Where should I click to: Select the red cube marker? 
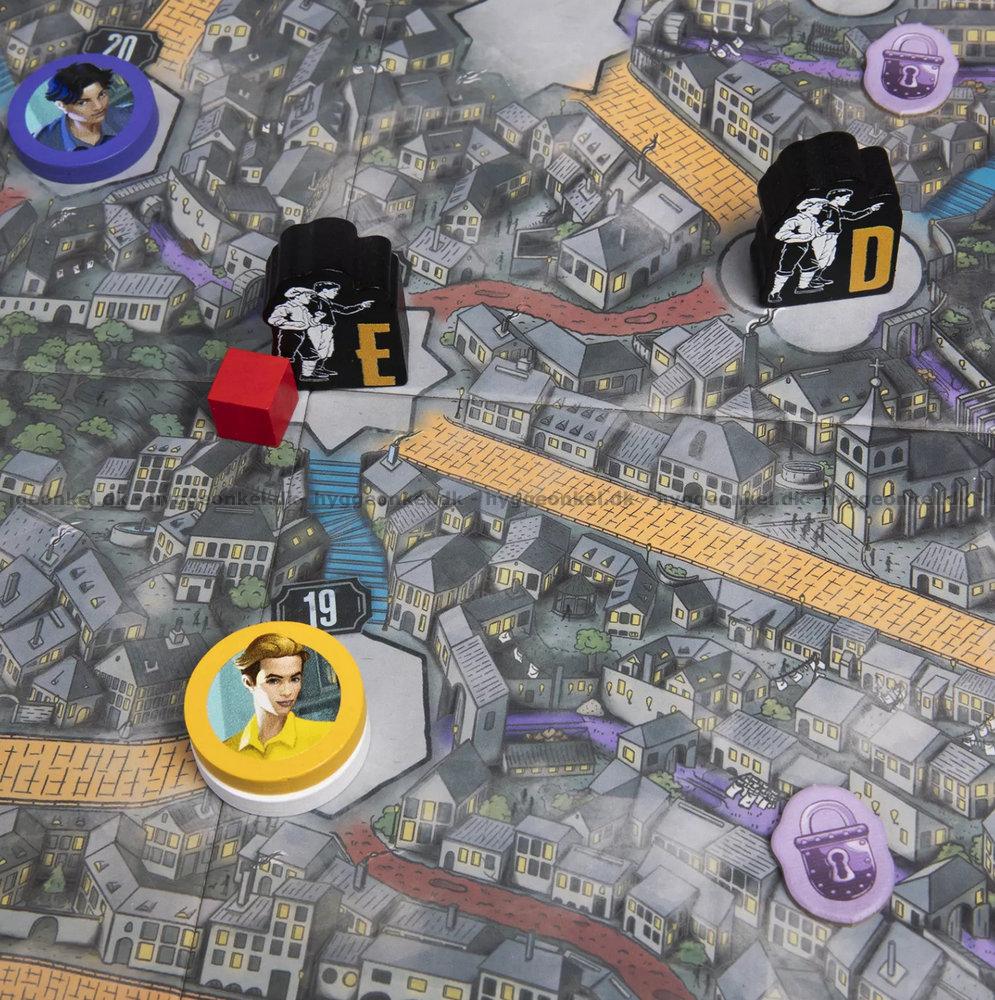[253, 395]
